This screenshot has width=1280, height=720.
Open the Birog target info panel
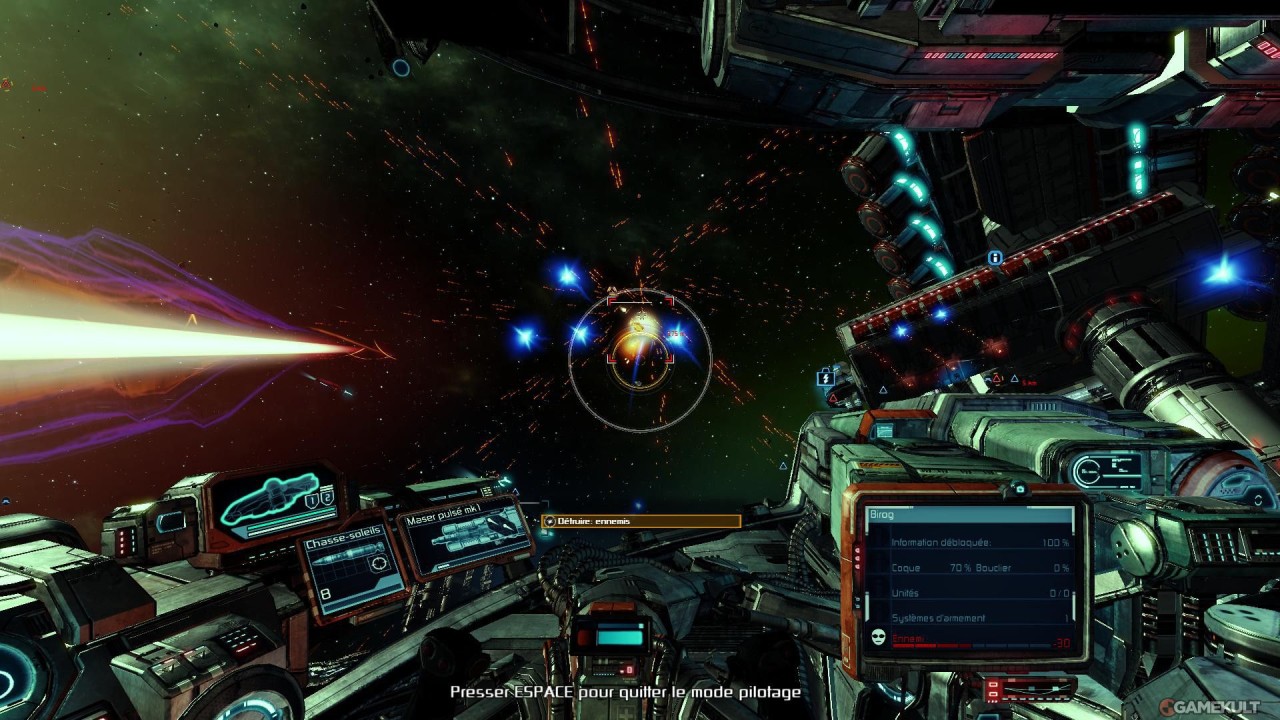[967, 582]
